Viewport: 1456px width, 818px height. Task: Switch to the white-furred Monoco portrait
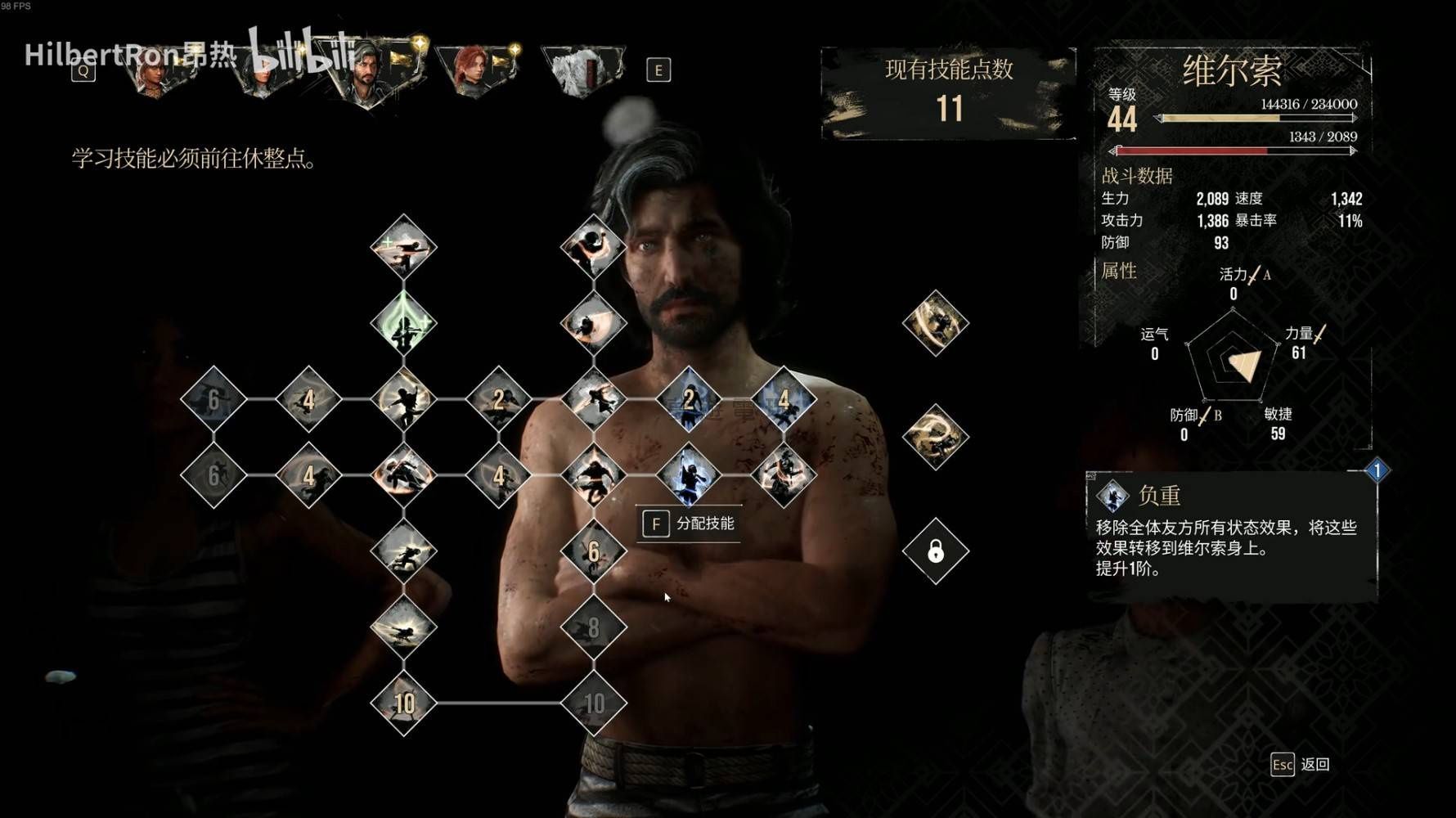pyautogui.click(x=582, y=70)
